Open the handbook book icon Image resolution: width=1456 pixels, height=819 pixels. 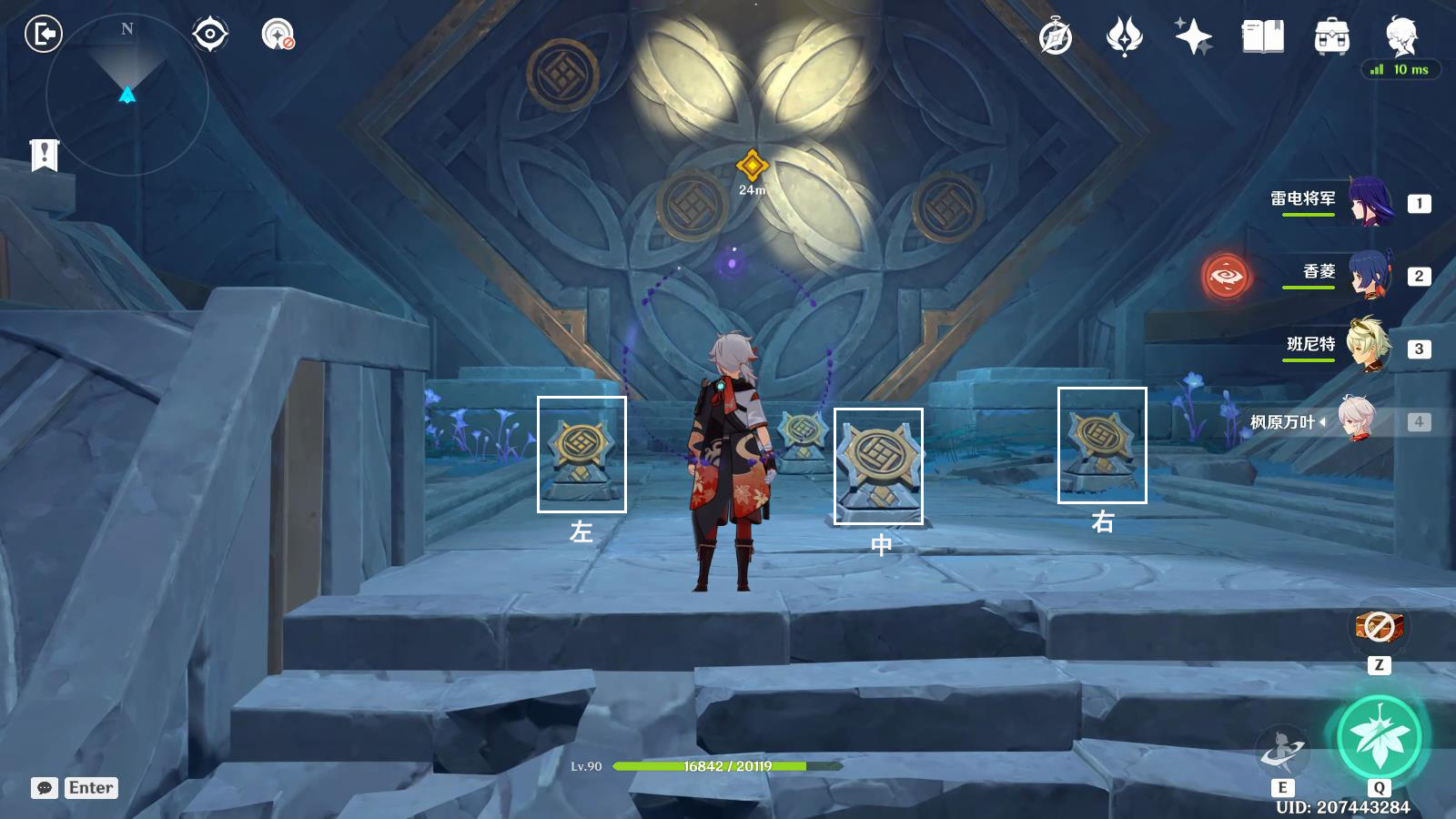tap(1262, 37)
